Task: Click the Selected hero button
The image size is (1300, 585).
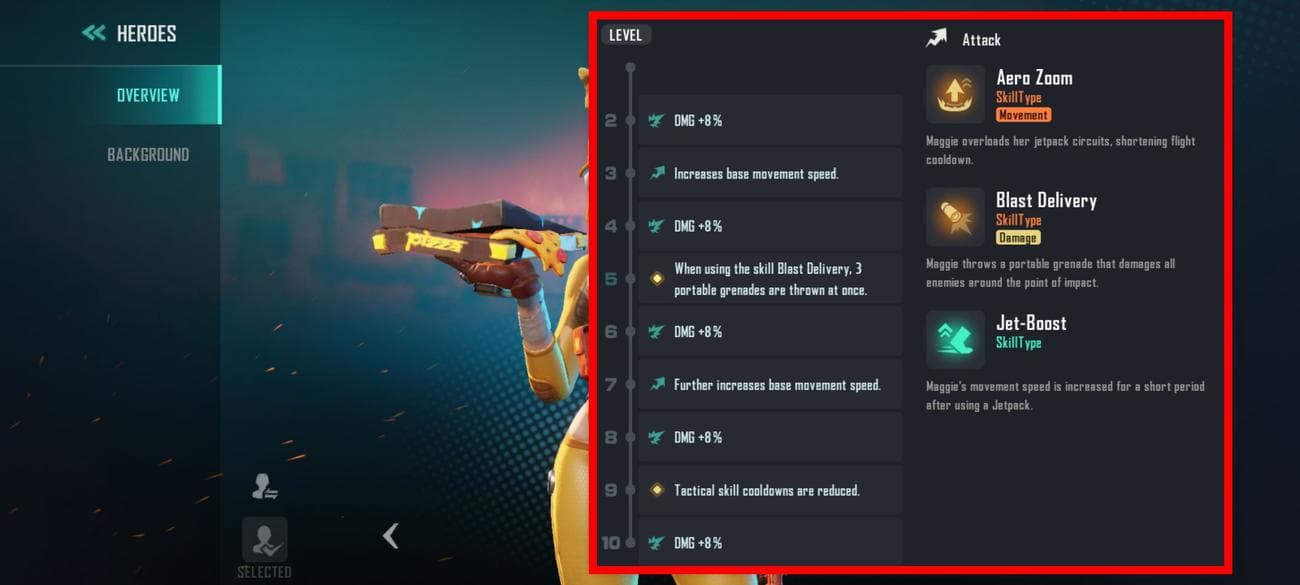Action: pyautogui.click(x=264, y=541)
